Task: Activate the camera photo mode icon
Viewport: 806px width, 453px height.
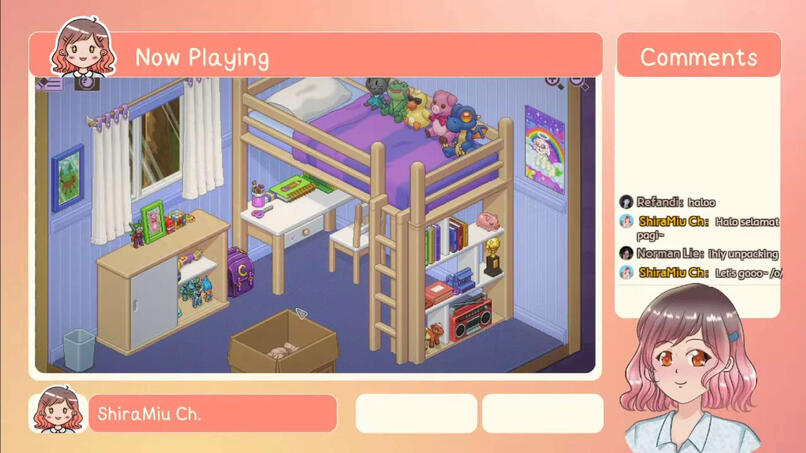Action: pos(86,83)
